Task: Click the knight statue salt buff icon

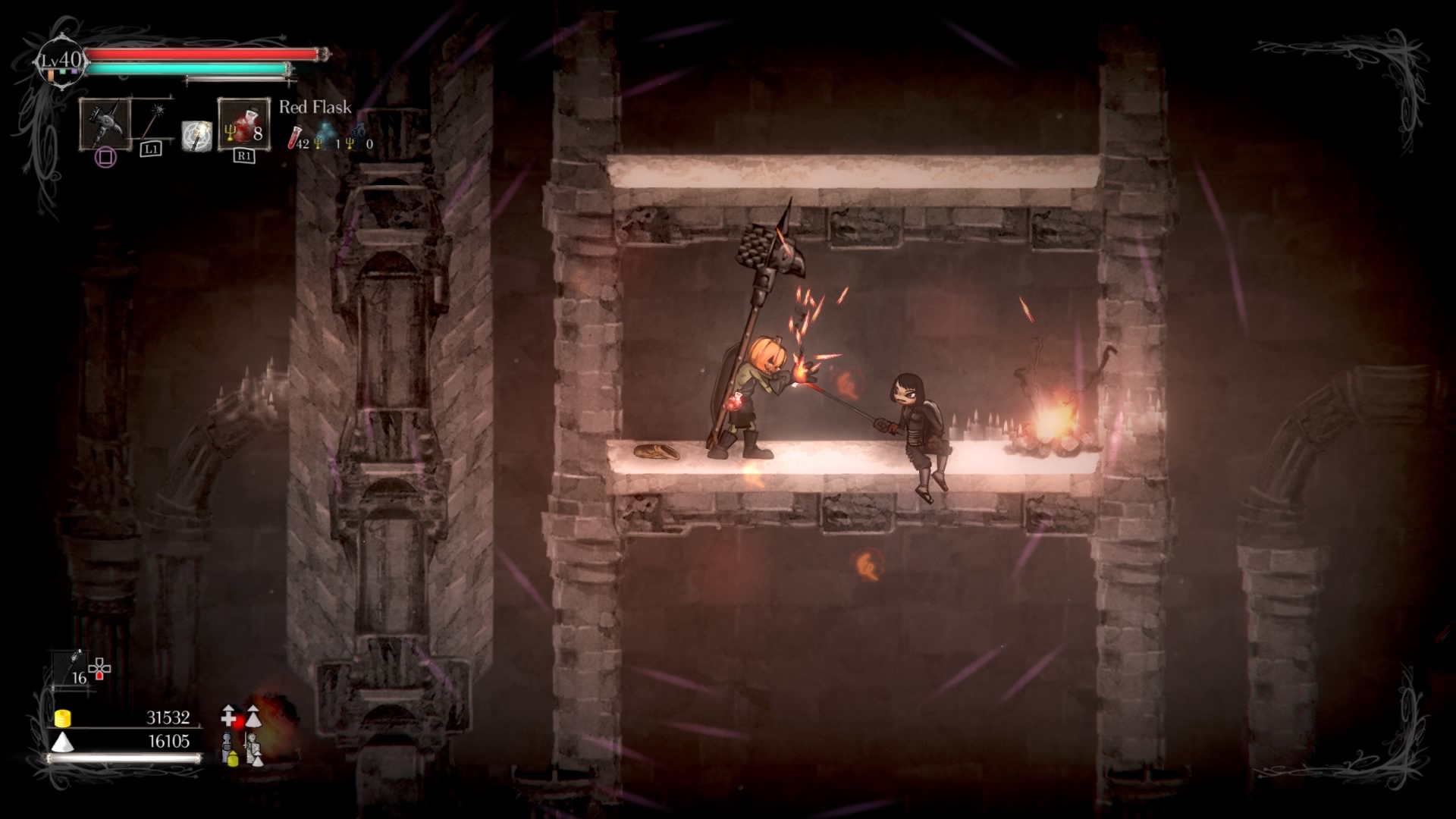Action: click(253, 748)
